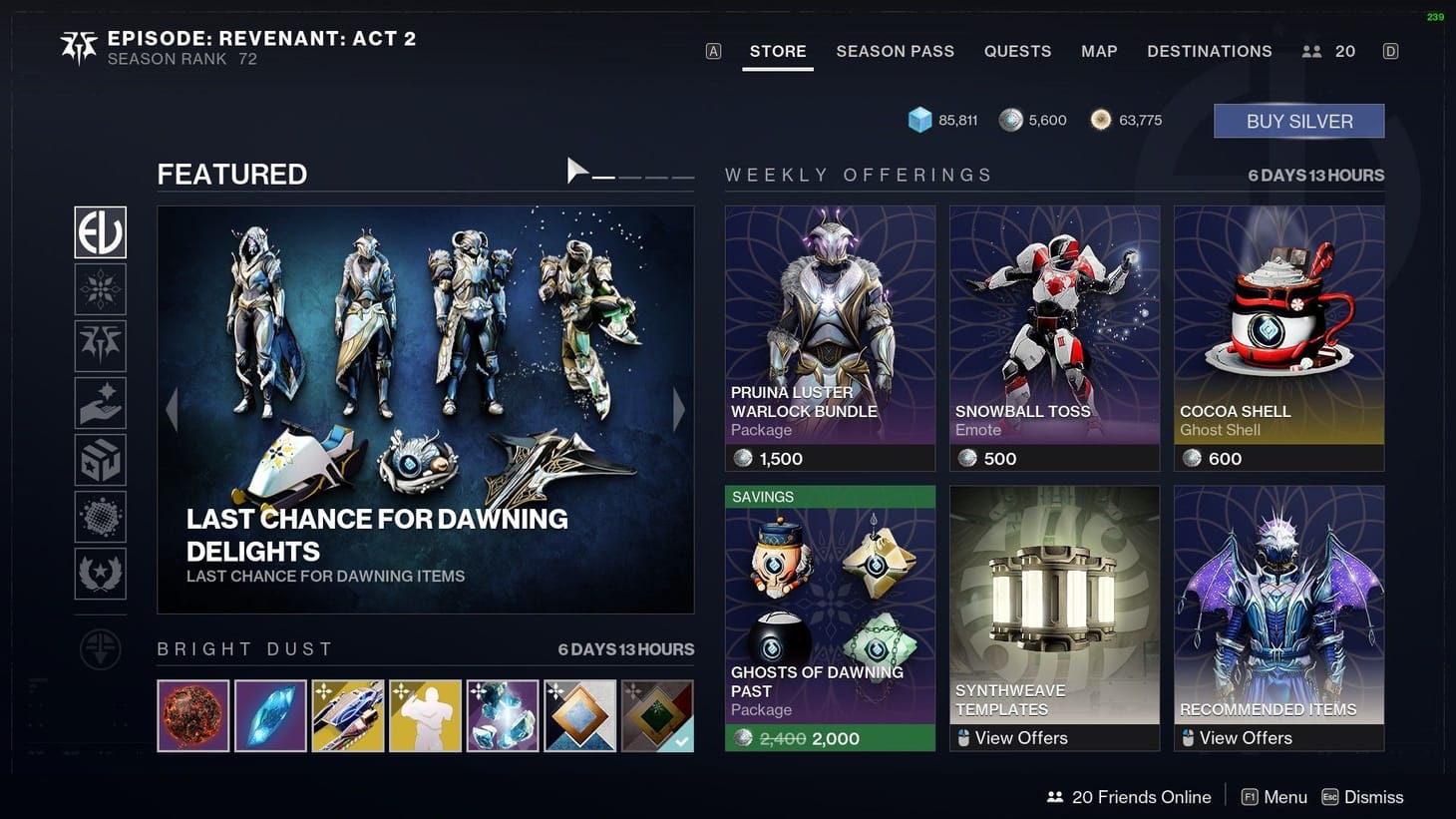Toggle to the second Featured carousel dot
The image size is (1456, 819).
pyautogui.click(x=630, y=177)
